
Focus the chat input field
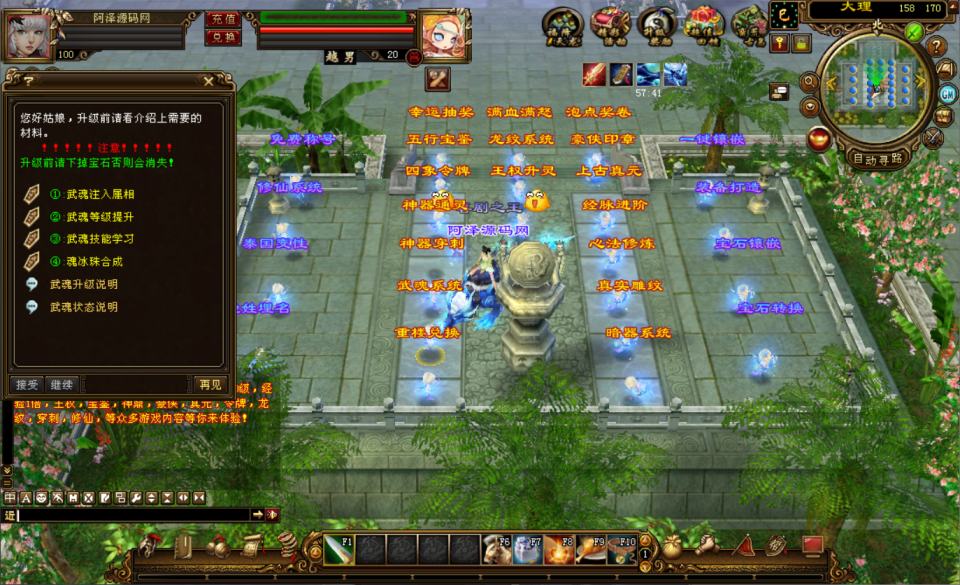pyautogui.click(x=130, y=514)
